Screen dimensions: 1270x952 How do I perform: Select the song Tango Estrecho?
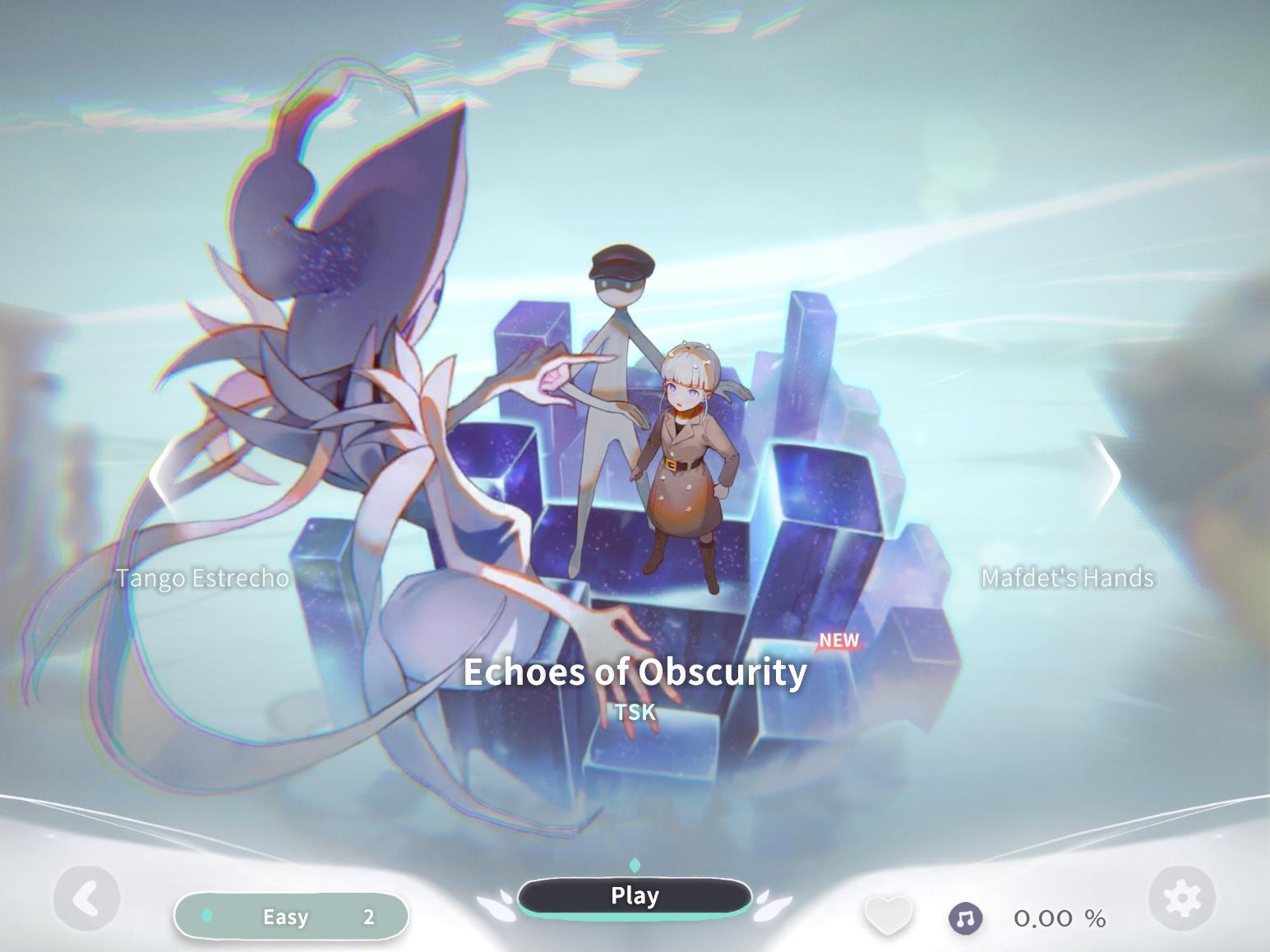click(x=201, y=579)
